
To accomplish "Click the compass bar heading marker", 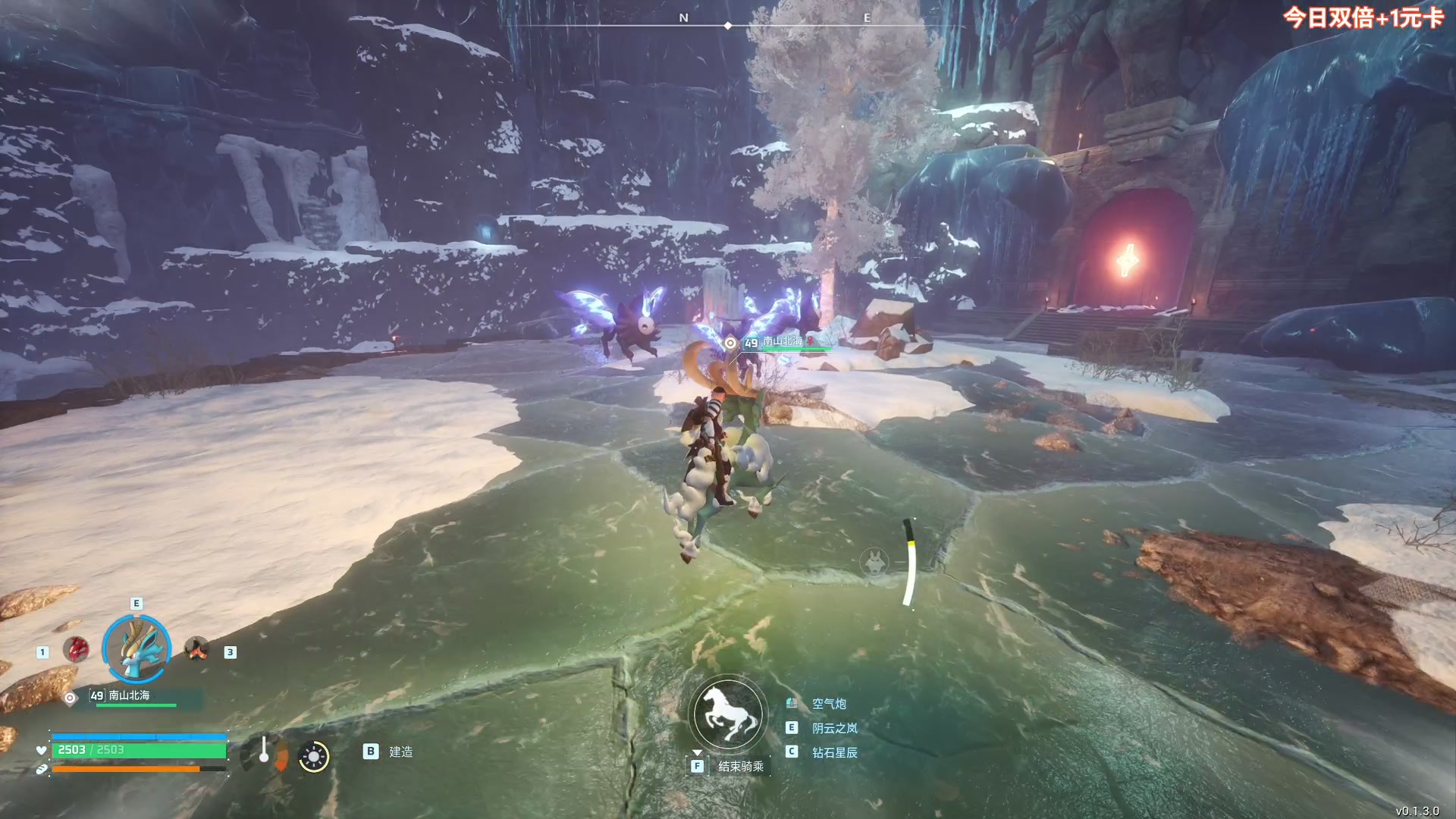I will coord(728,26).
